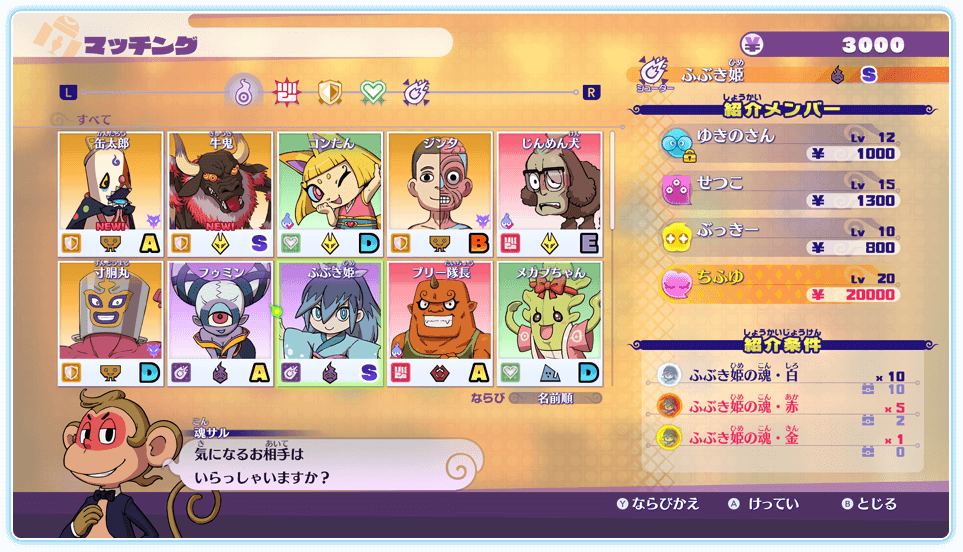
Task: Select the メカブちゃん seaweed character card
Action: coord(549,322)
